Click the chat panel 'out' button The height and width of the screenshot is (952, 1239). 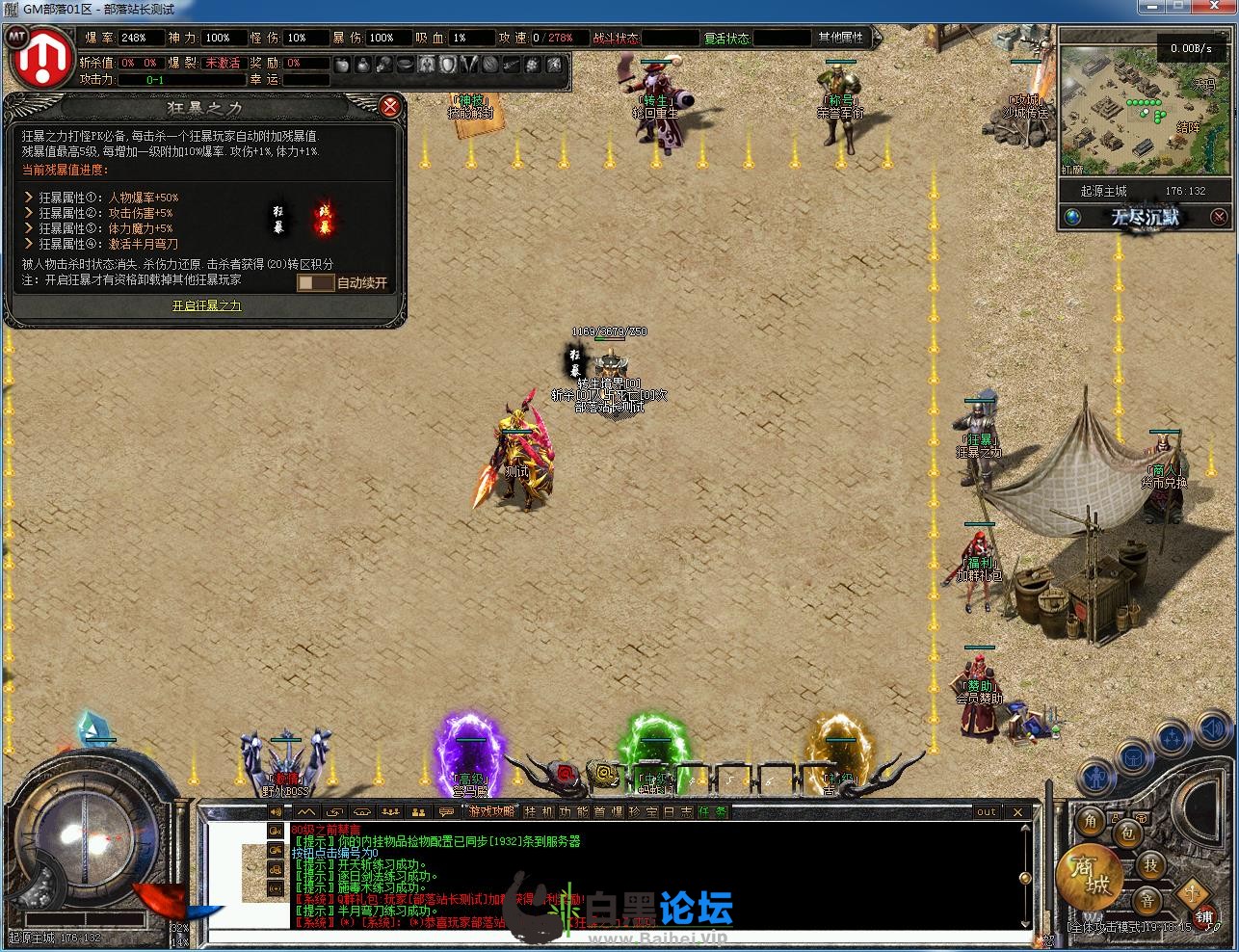click(986, 812)
